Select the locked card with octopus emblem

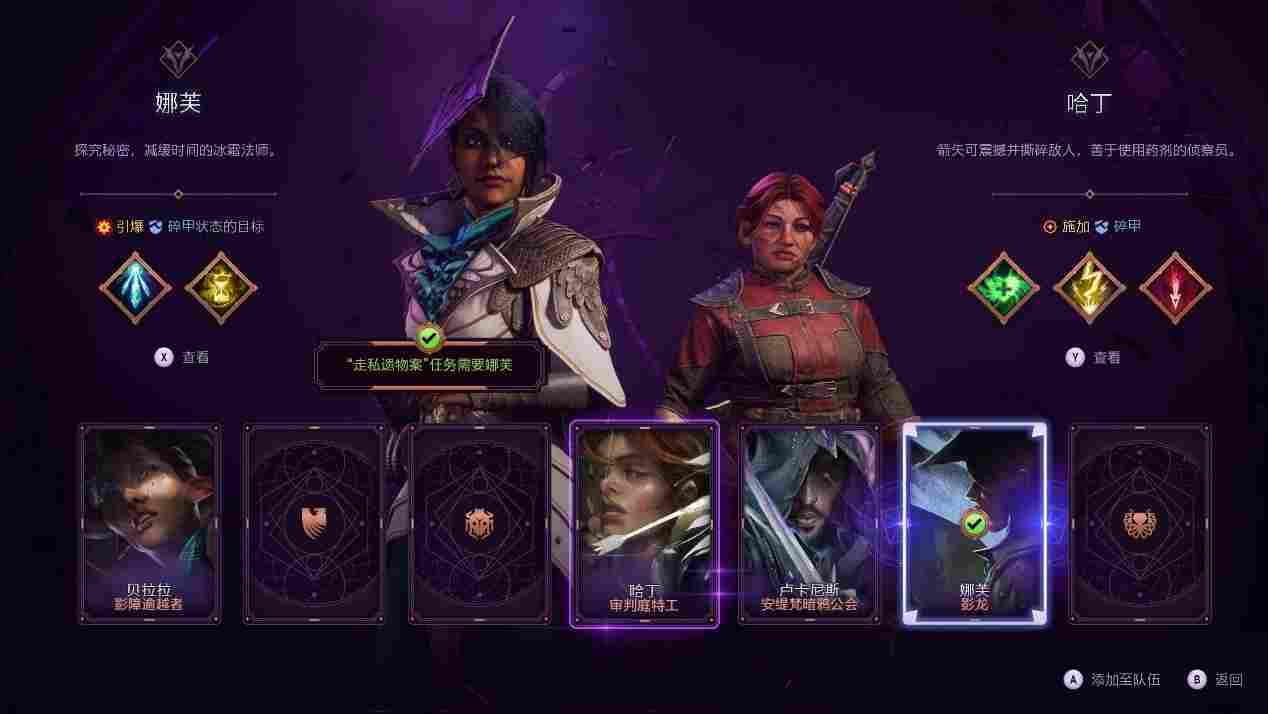coord(1139,523)
